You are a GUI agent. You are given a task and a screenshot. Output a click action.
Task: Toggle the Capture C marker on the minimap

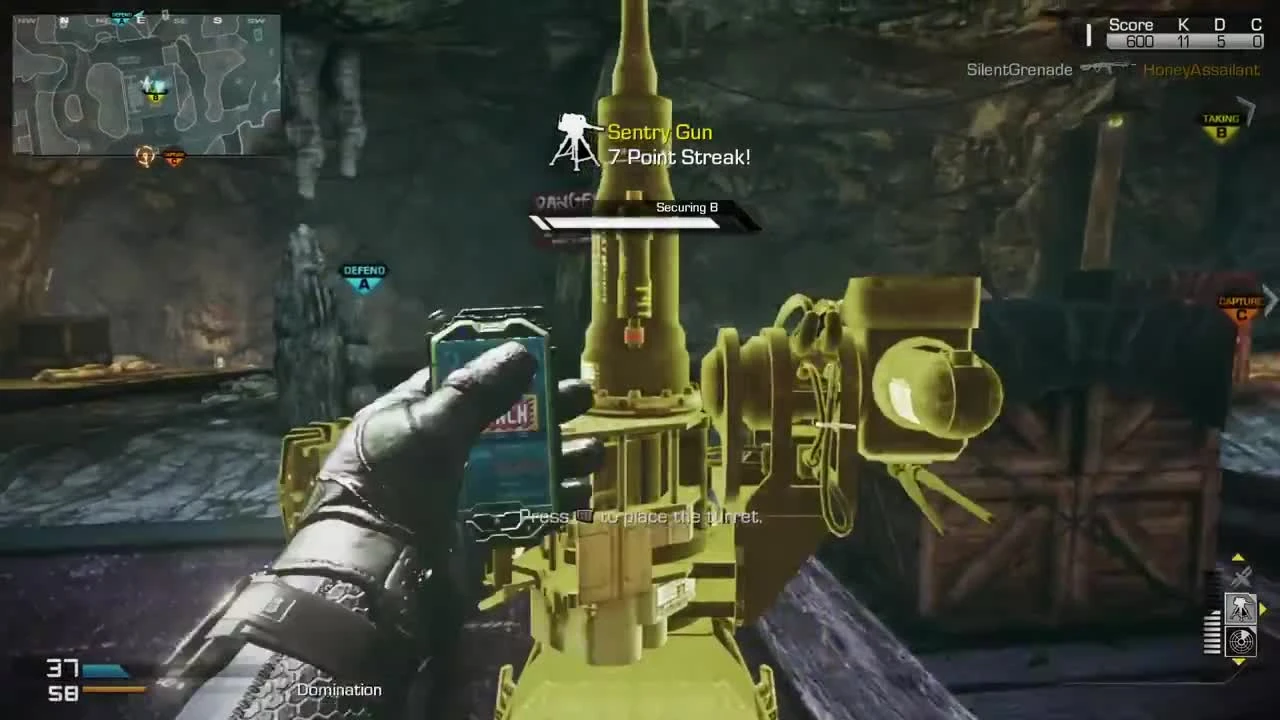tap(173, 156)
